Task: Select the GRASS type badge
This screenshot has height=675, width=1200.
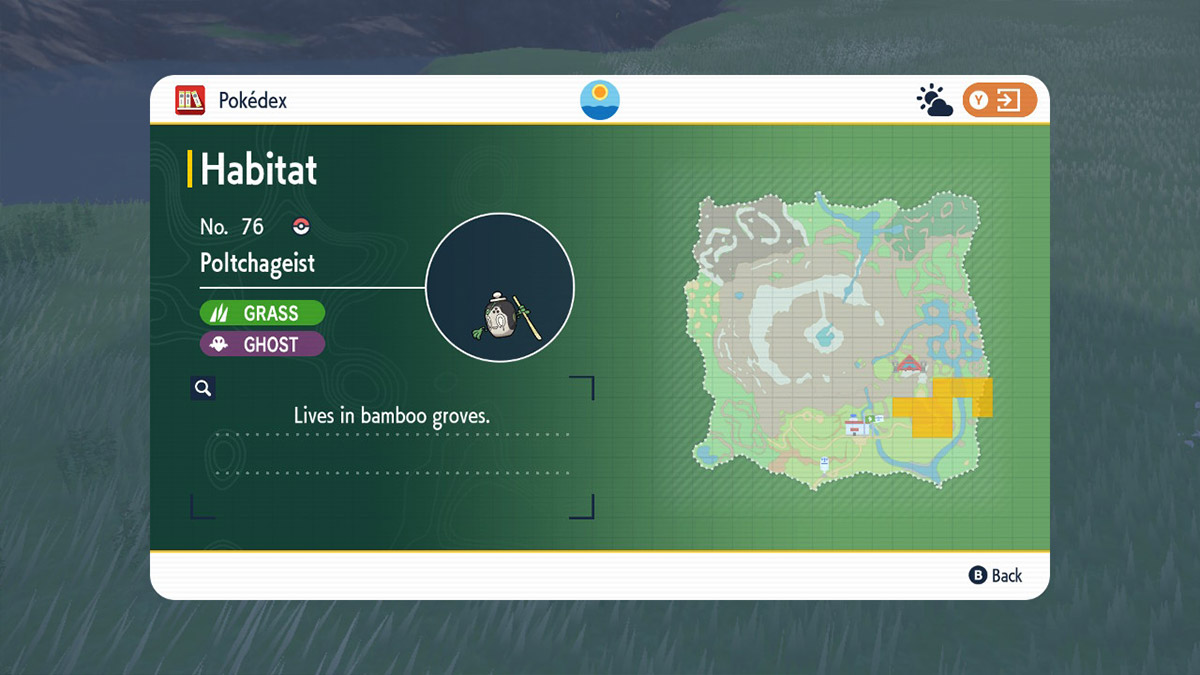Action: (262, 313)
